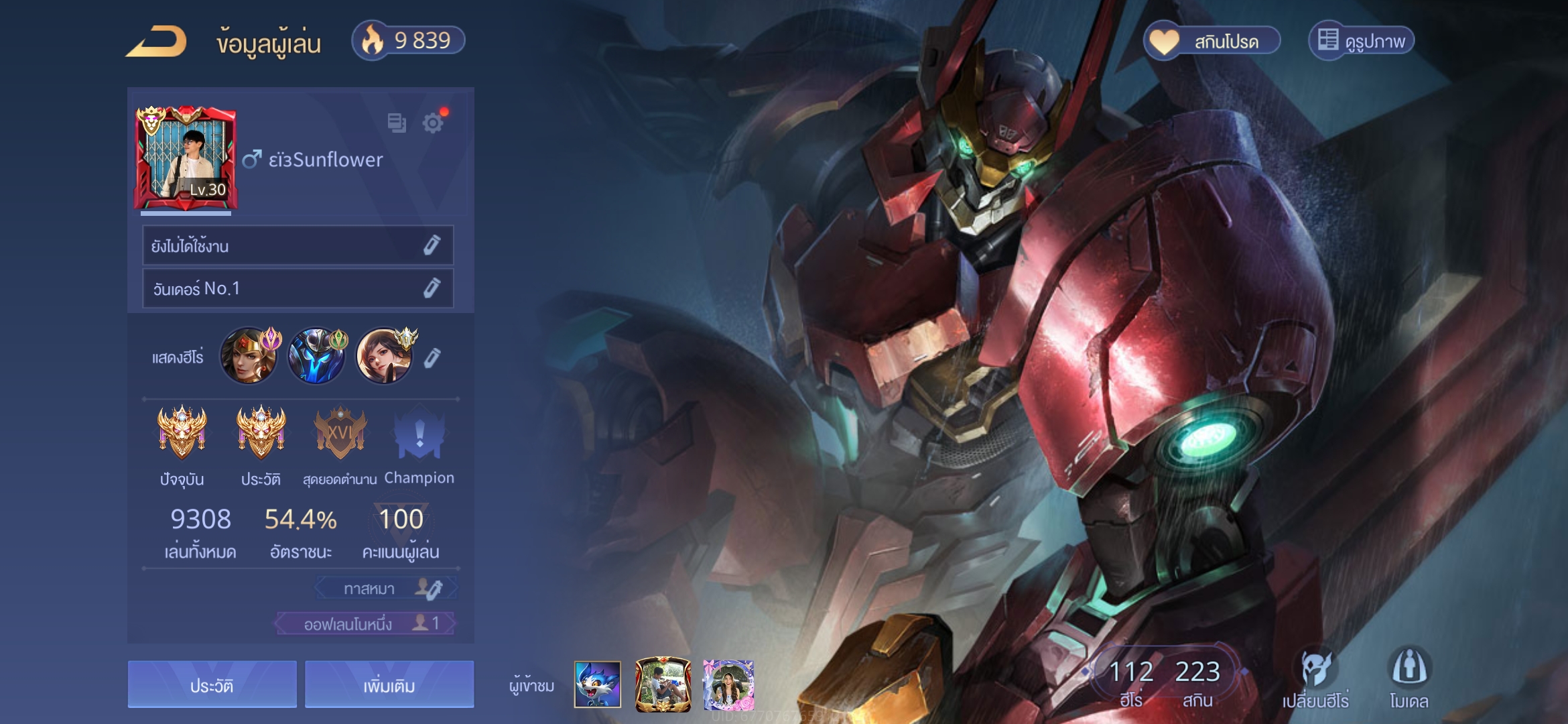
Task: Select the Wonder Woman featured hero portrait
Action: [x=249, y=356]
